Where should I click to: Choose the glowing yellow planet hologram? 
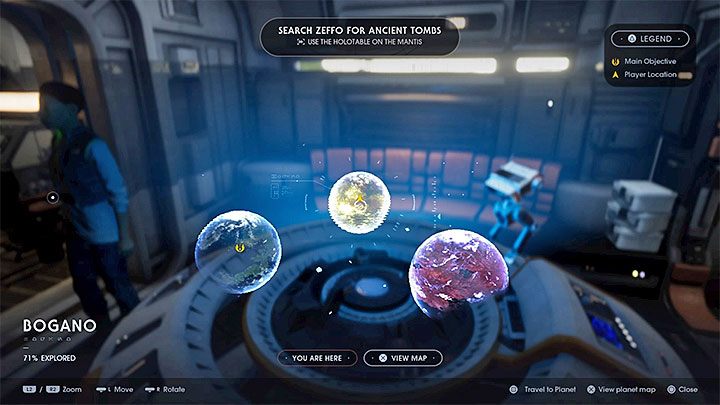358,203
